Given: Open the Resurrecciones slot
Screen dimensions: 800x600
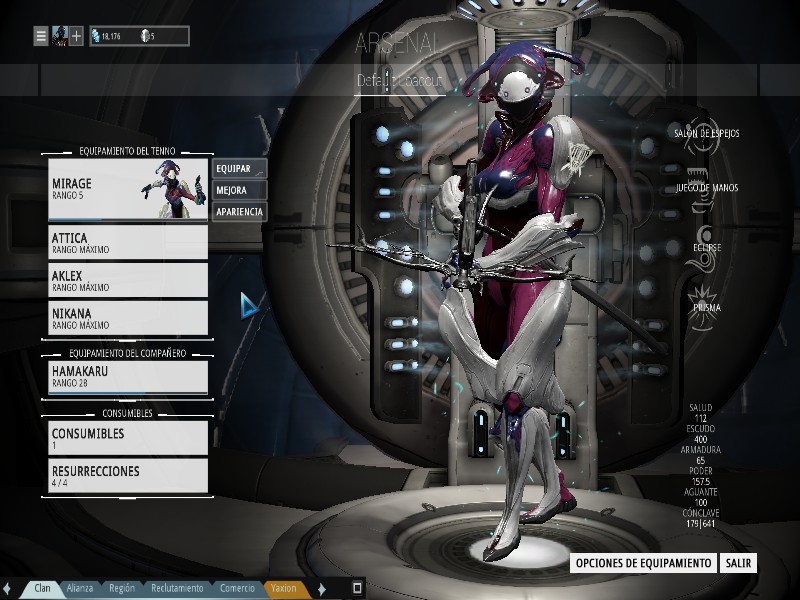Looking at the screenshot, I should click(128, 475).
